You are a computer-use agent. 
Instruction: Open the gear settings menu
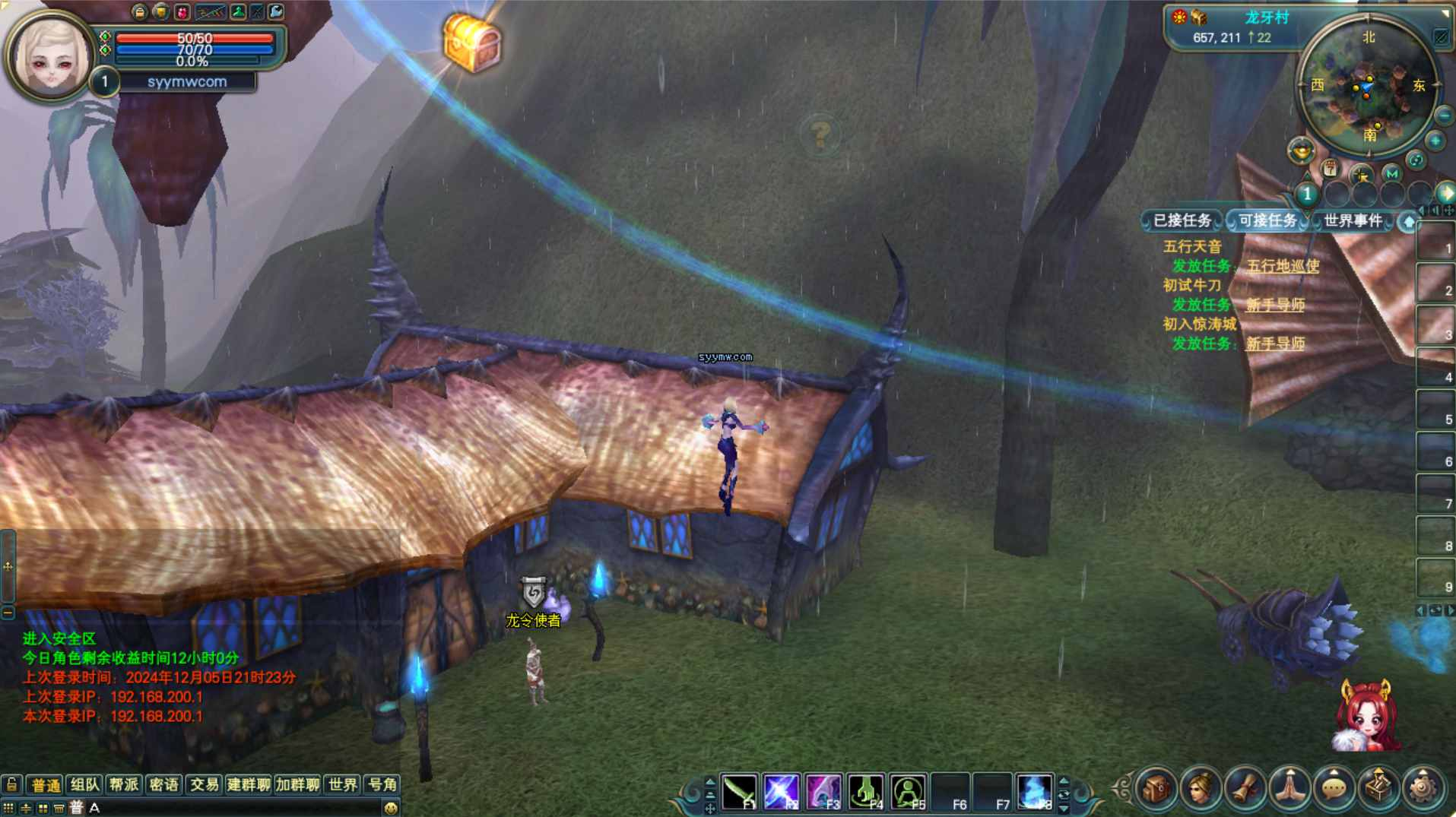coord(1423,789)
